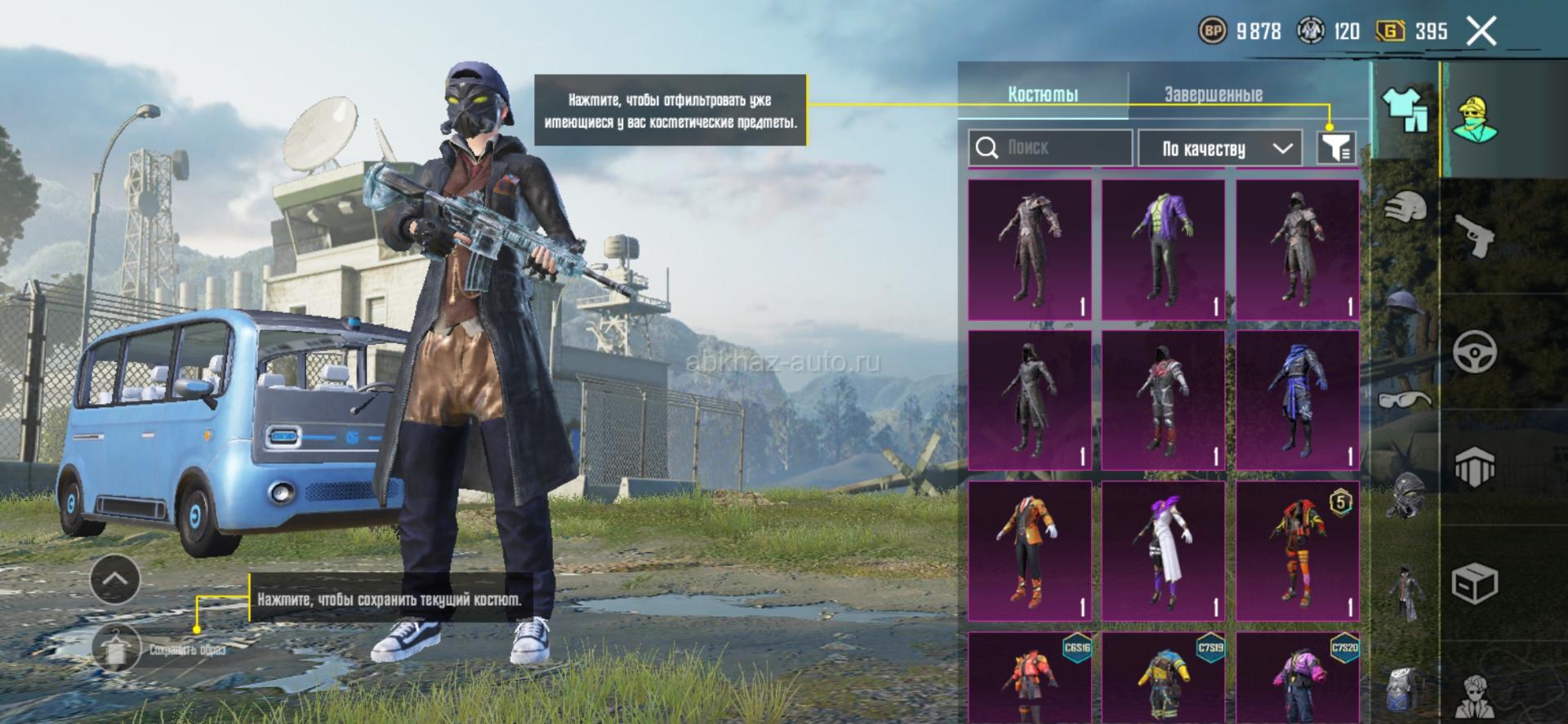Switch to the Костюмы tab
The width and height of the screenshot is (1568, 724).
point(1043,94)
